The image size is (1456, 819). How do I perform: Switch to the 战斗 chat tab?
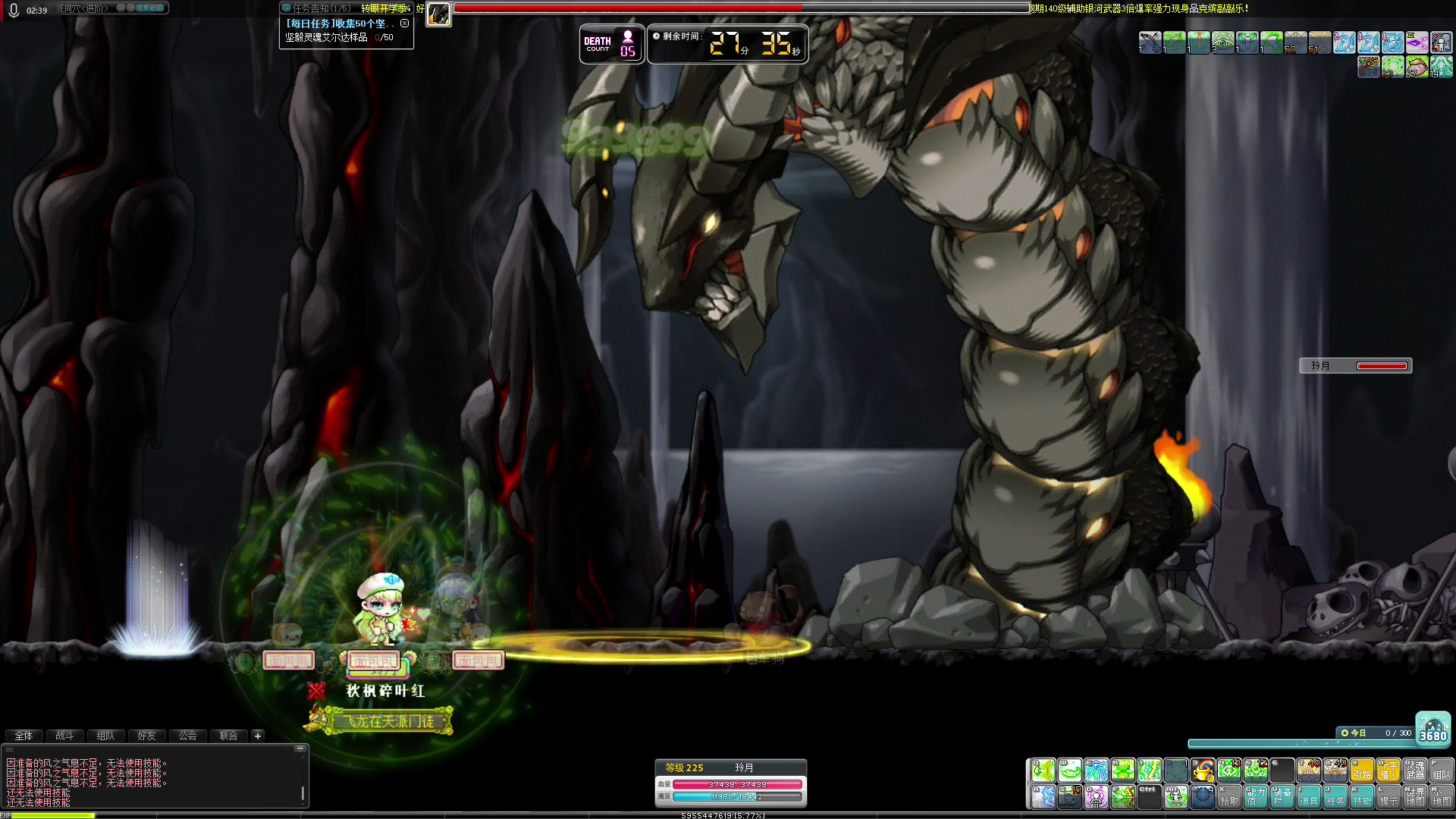[64, 736]
